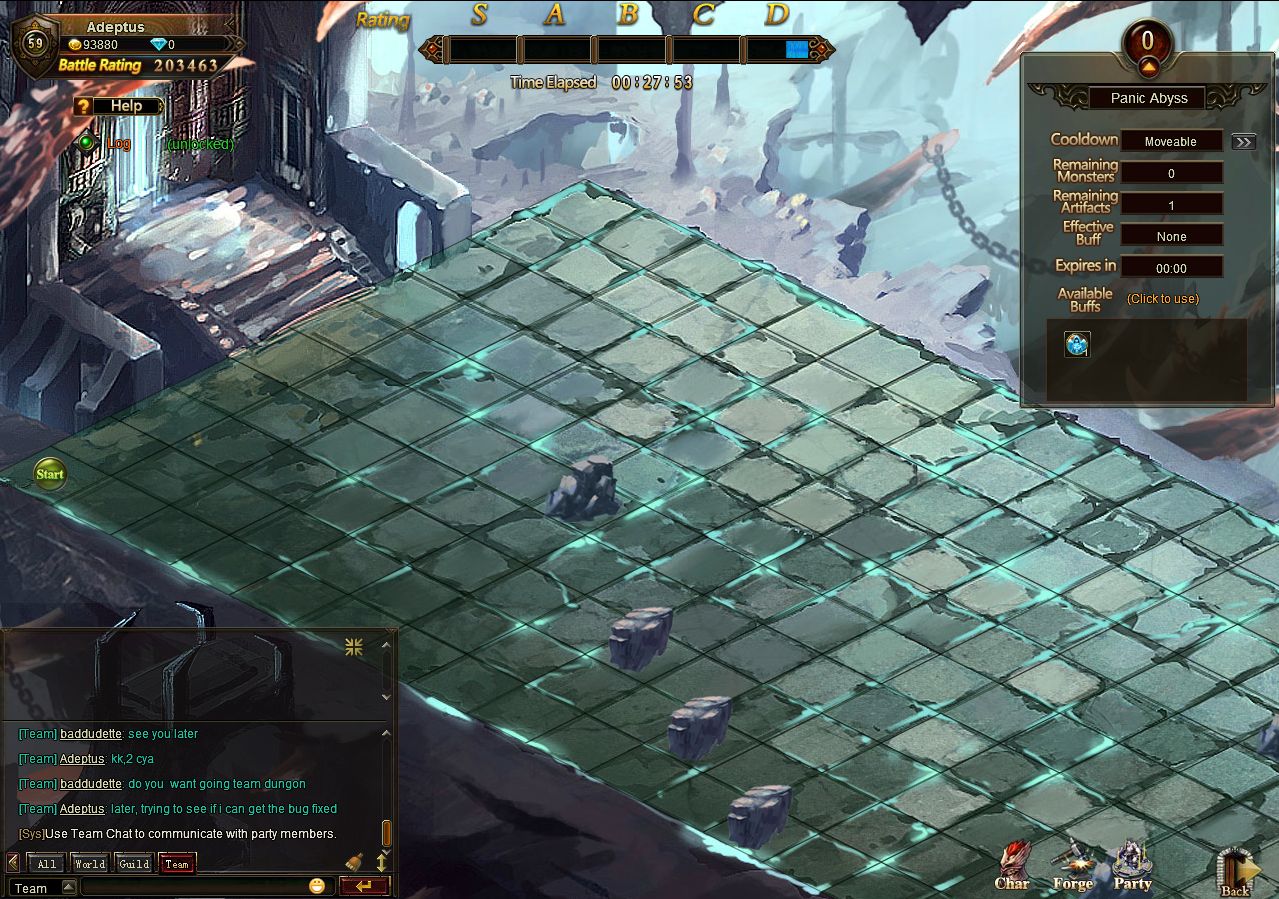The height and width of the screenshot is (899, 1279).
Task: Switch to the All chat tab
Action: (45, 863)
